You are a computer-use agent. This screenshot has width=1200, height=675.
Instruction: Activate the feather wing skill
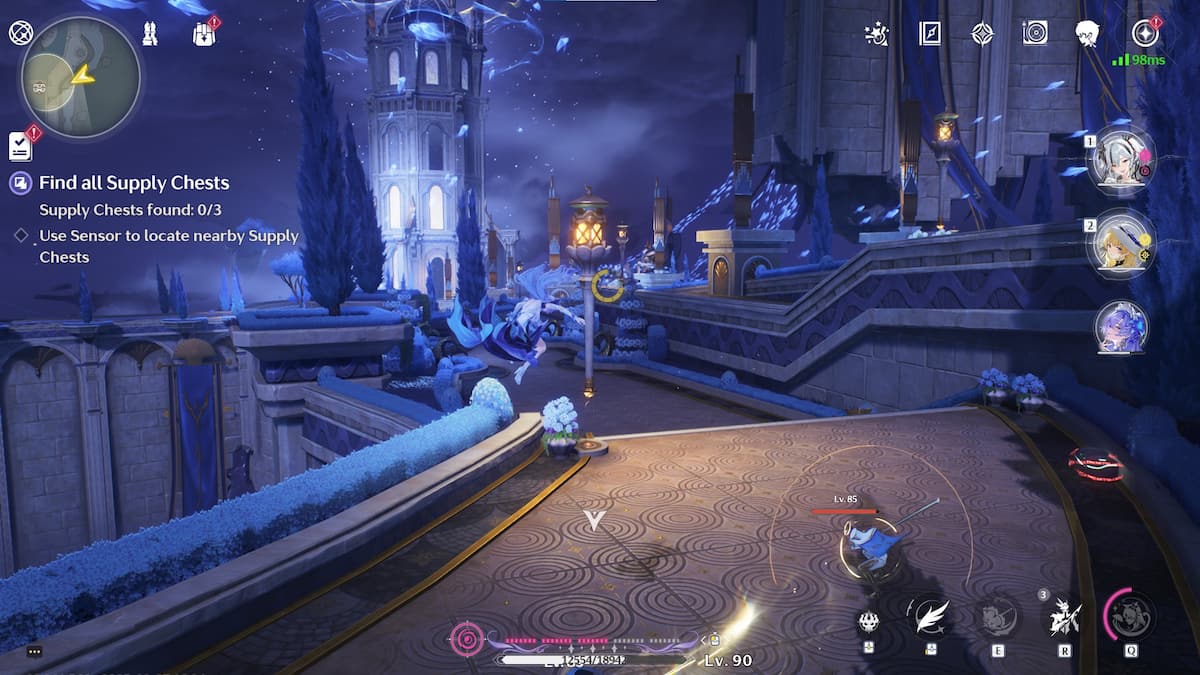(931, 616)
